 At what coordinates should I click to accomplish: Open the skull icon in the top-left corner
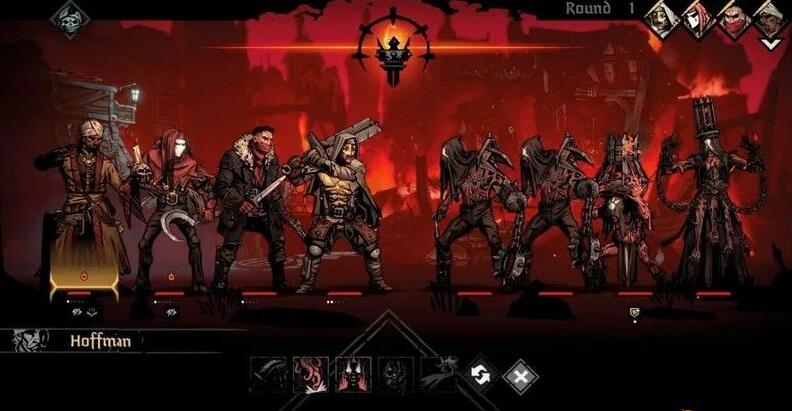click(x=70, y=18)
